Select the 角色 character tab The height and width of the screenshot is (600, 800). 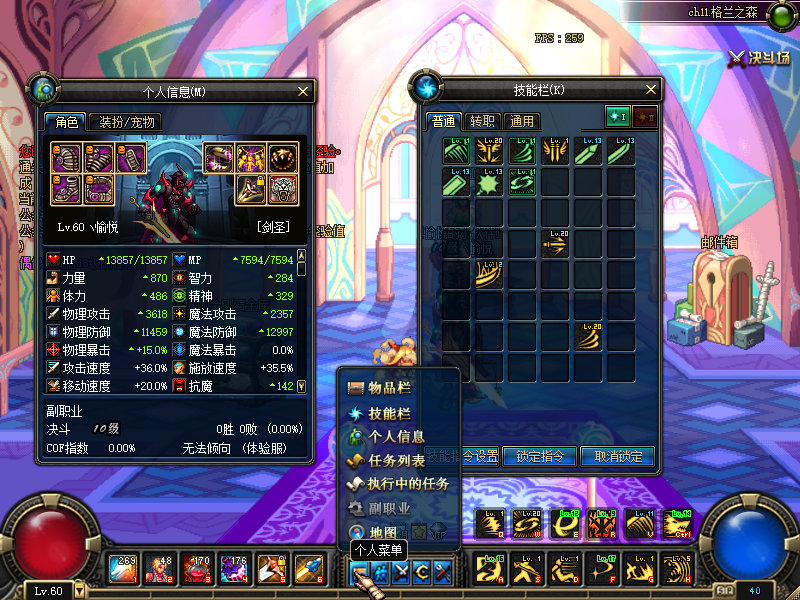point(66,122)
